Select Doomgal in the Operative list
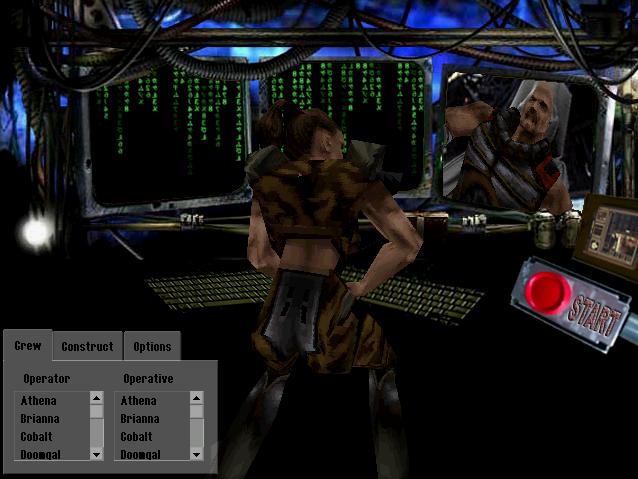The image size is (638, 479). point(140,455)
